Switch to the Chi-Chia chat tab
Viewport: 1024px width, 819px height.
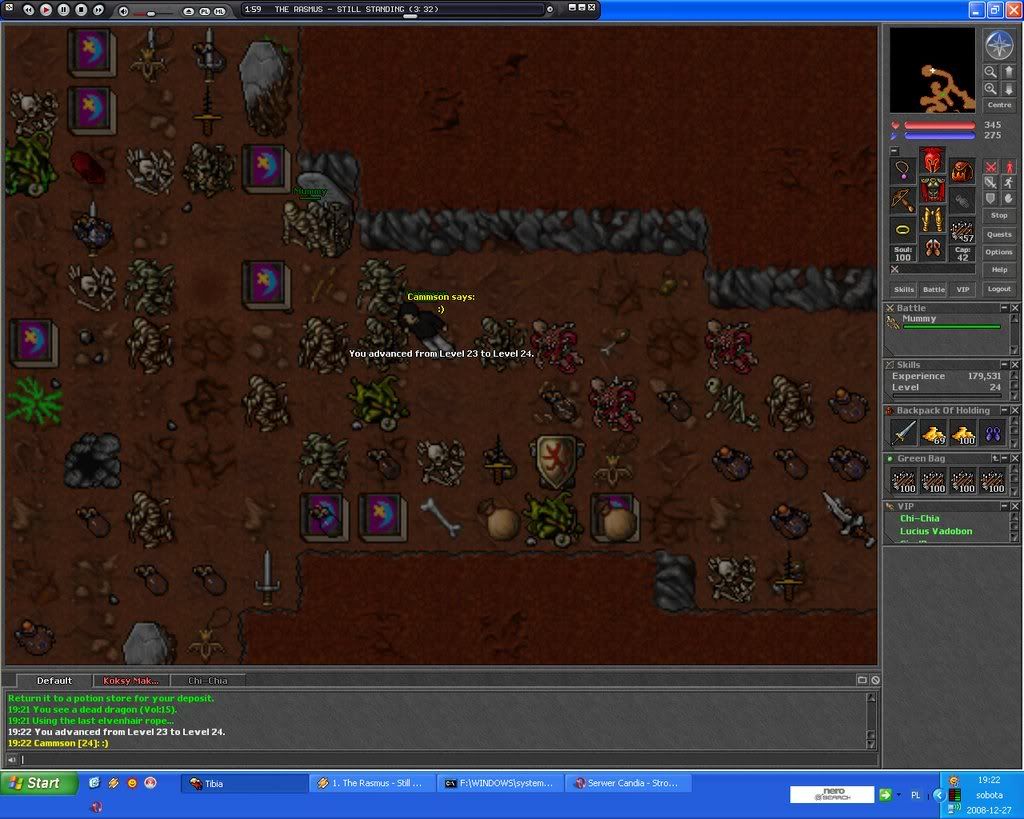(208, 680)
